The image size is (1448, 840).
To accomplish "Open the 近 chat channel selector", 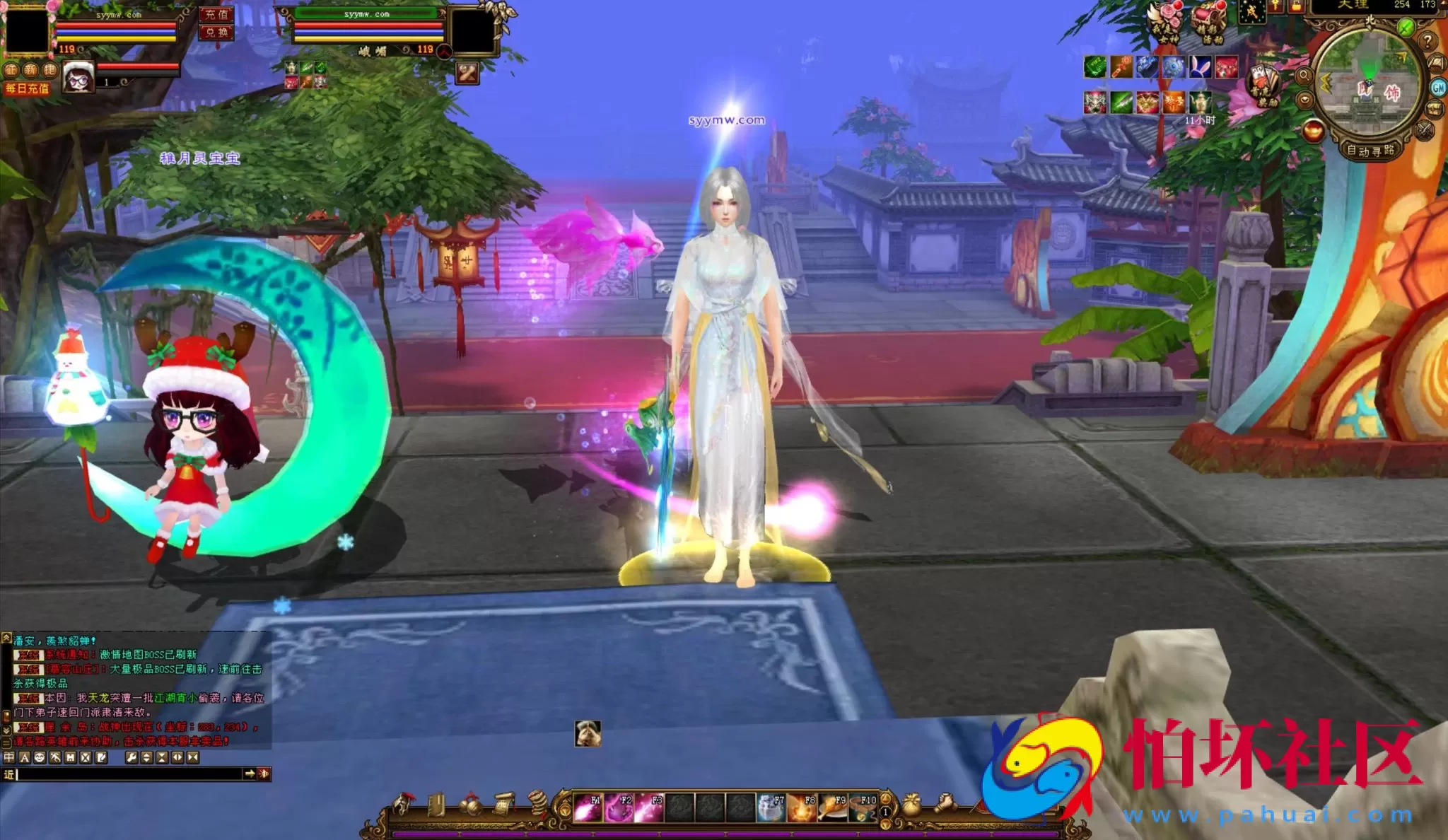I will pos(9,775).
